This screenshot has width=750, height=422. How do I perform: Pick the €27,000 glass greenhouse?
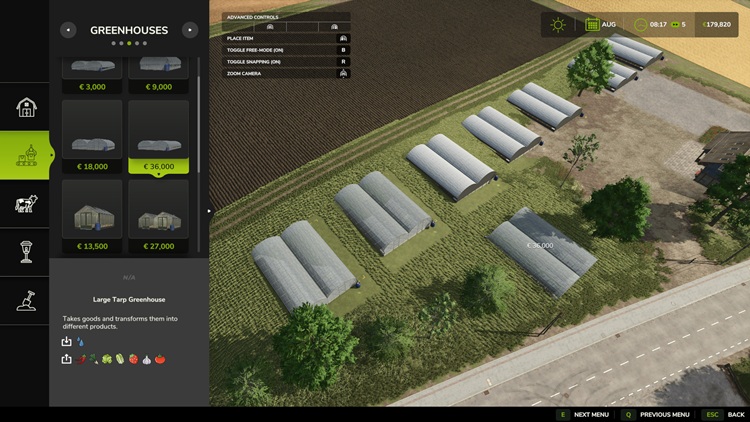158,216
